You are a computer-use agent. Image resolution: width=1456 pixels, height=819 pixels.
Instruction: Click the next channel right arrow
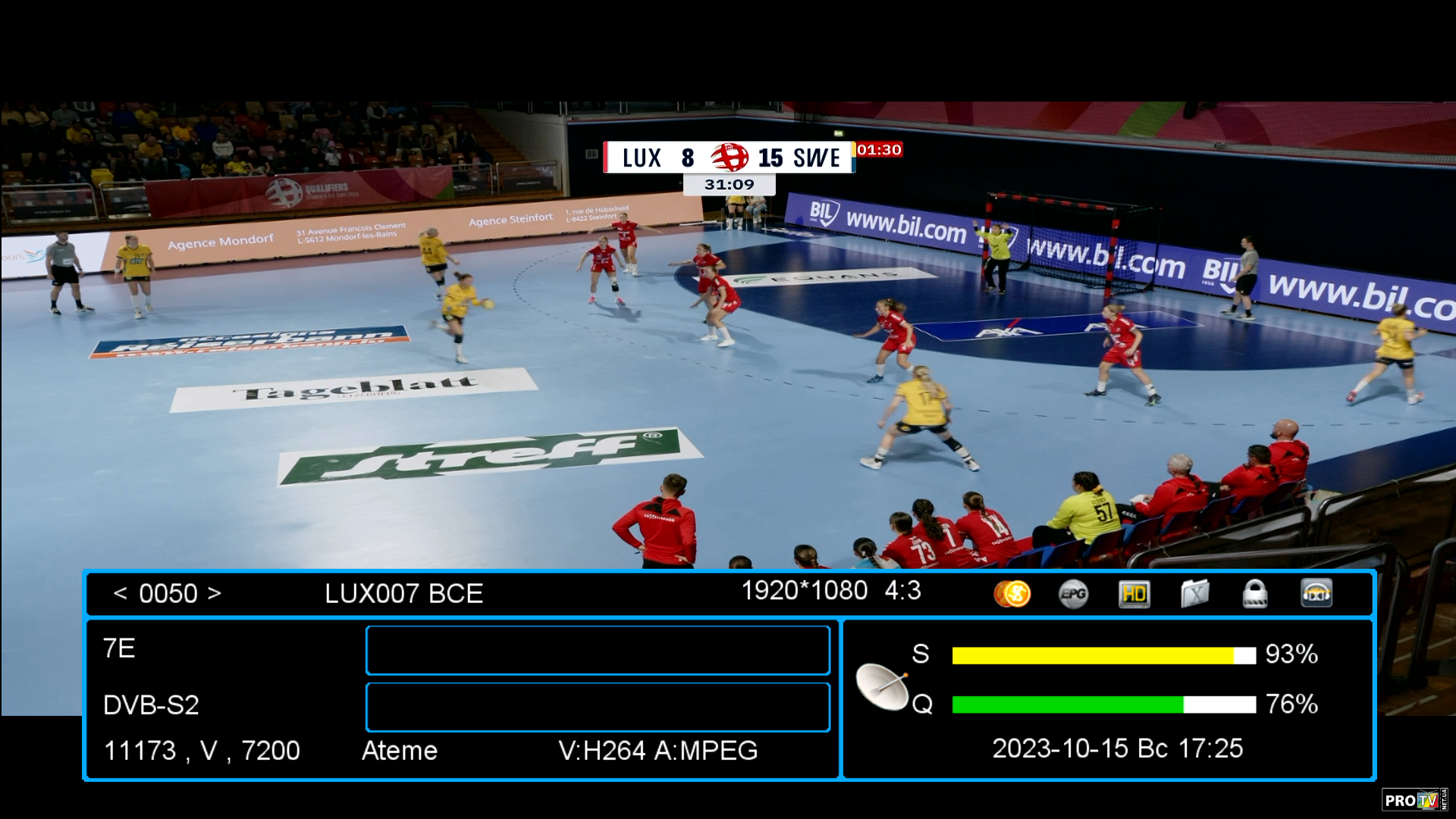pos(215,593)
